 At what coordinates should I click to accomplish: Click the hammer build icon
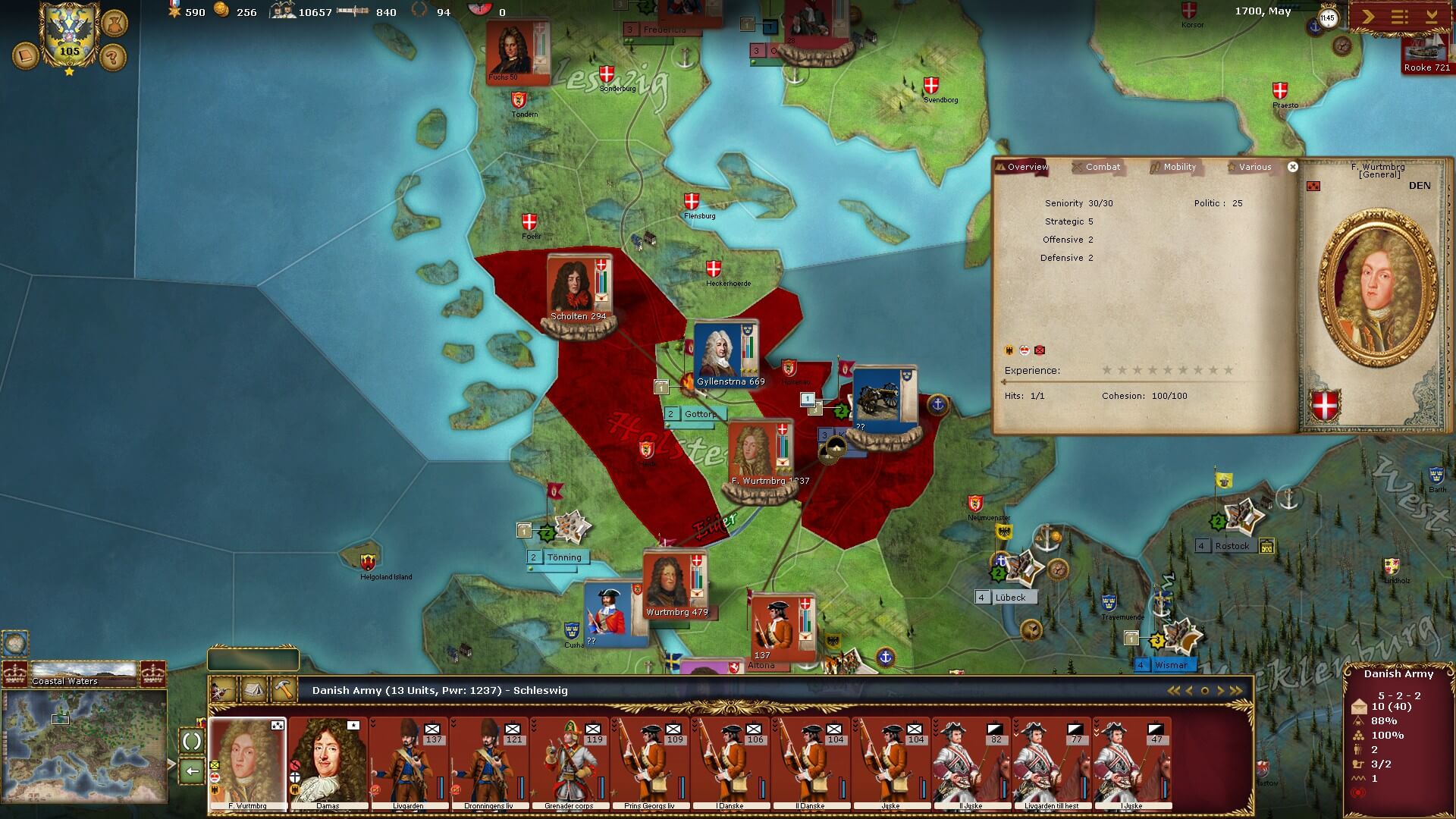point(284,690)
